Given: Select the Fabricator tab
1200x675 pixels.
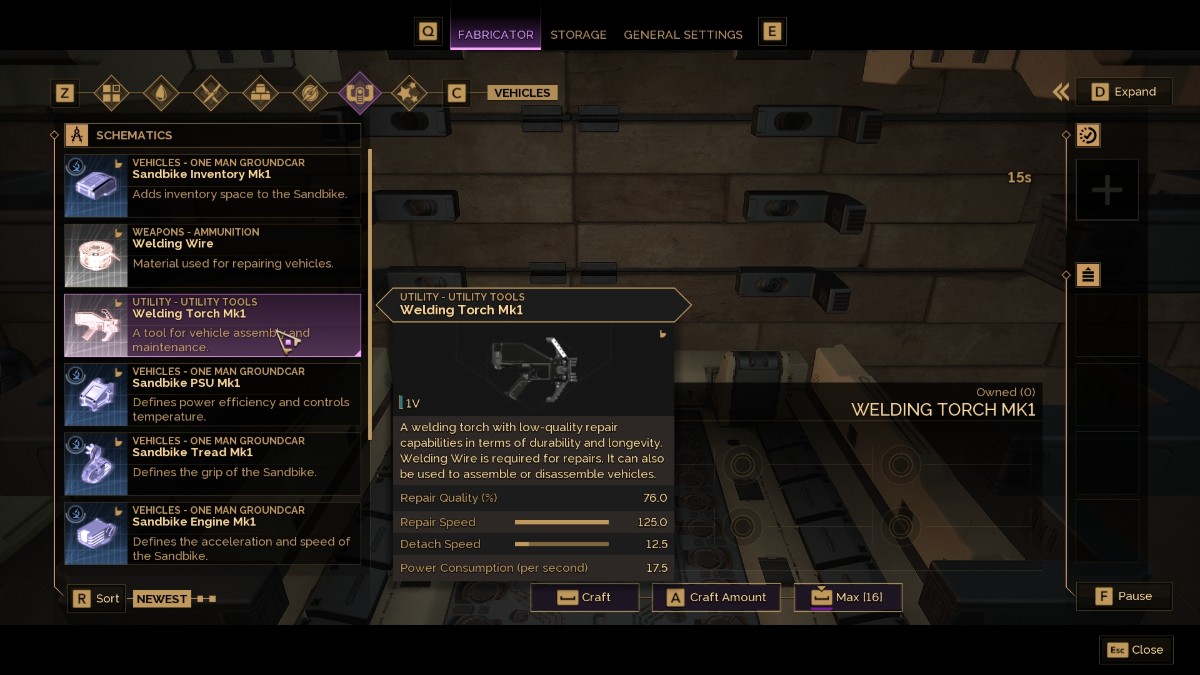Looking at the screenshot, I should point(495,34).
